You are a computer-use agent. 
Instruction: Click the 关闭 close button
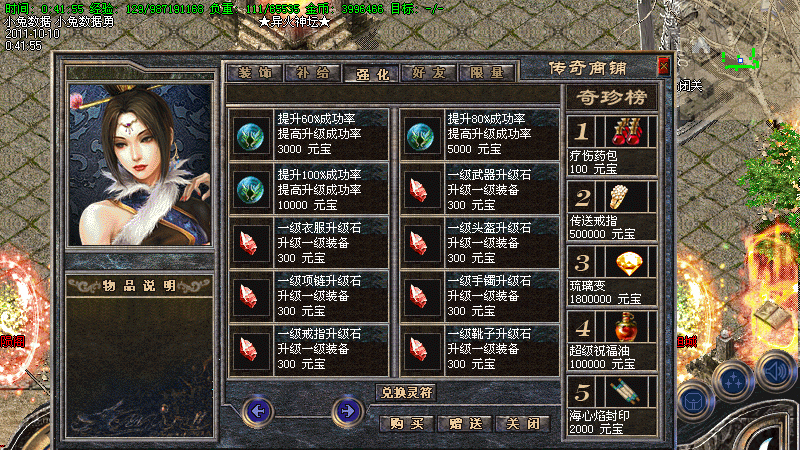[x=524, y=423]
